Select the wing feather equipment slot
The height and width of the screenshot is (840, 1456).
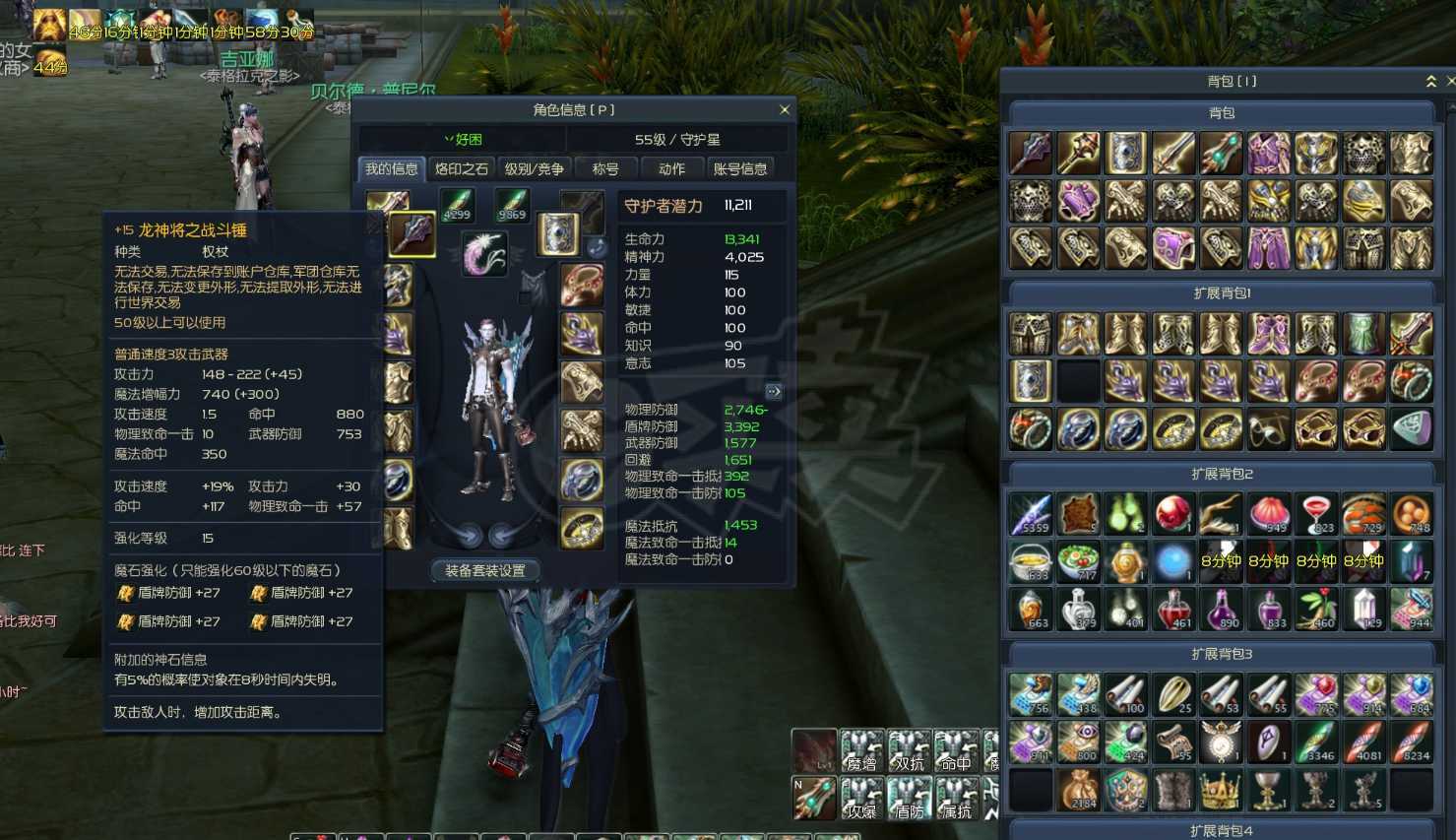(484, 253)
